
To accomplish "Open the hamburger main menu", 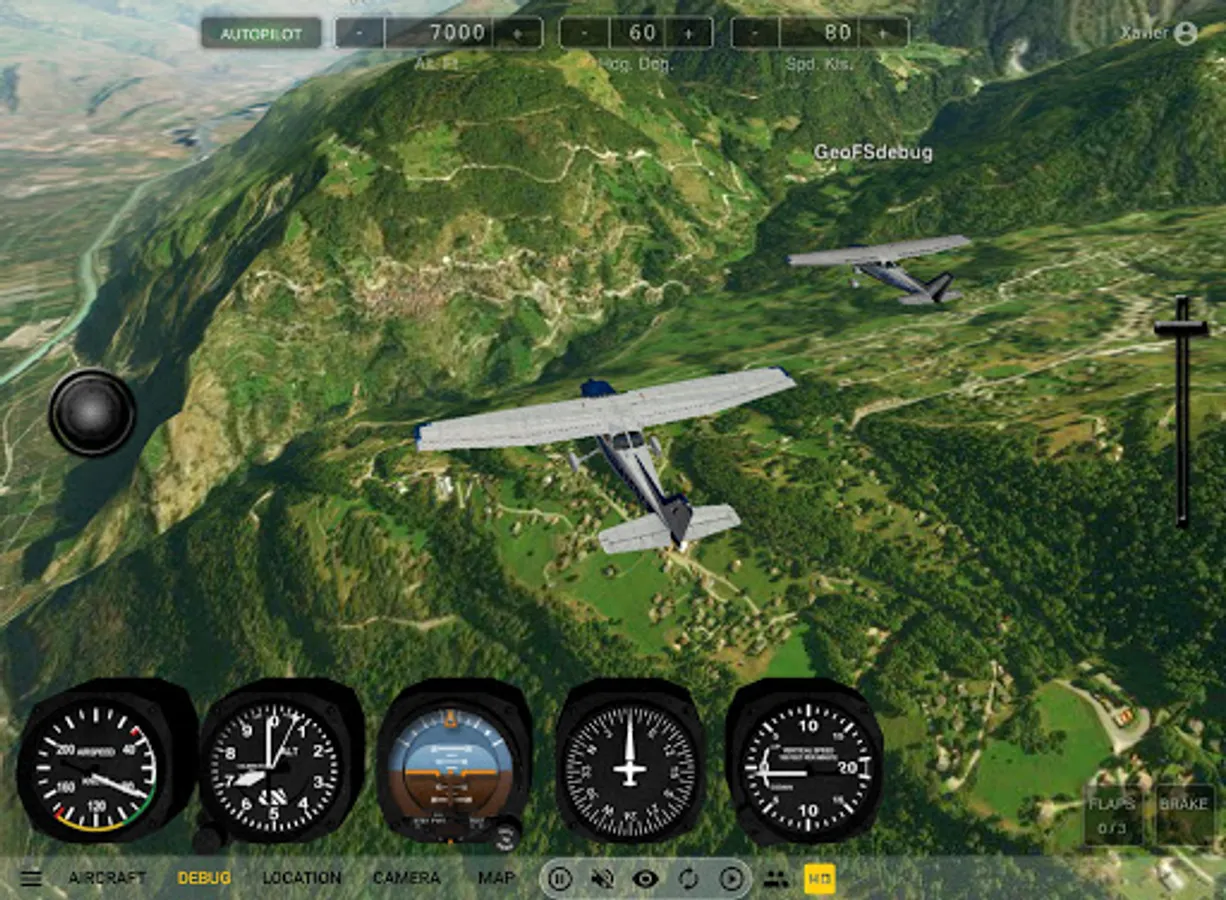I will click(x=31, y=878).
